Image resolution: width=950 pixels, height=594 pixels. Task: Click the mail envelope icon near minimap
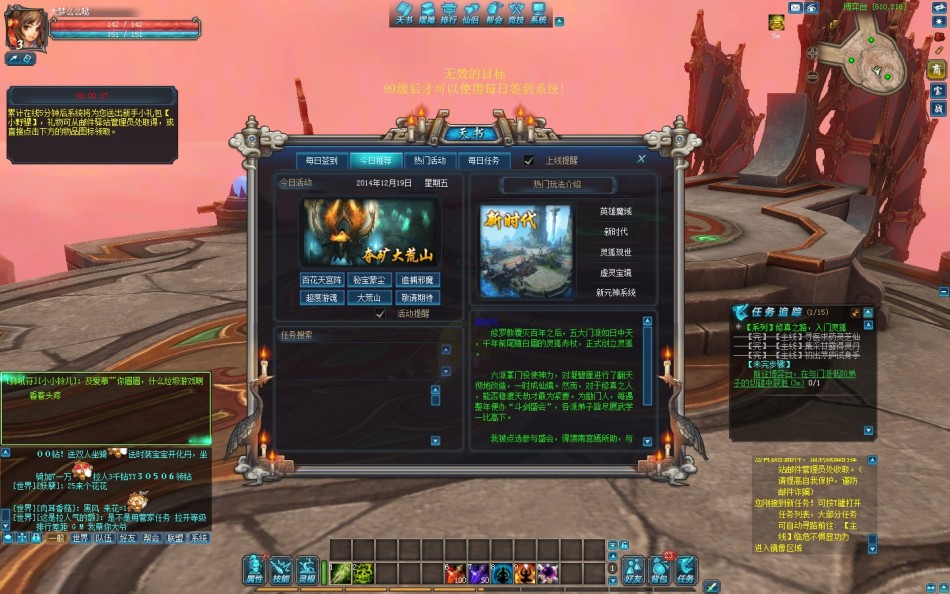(x=796, y=8)
